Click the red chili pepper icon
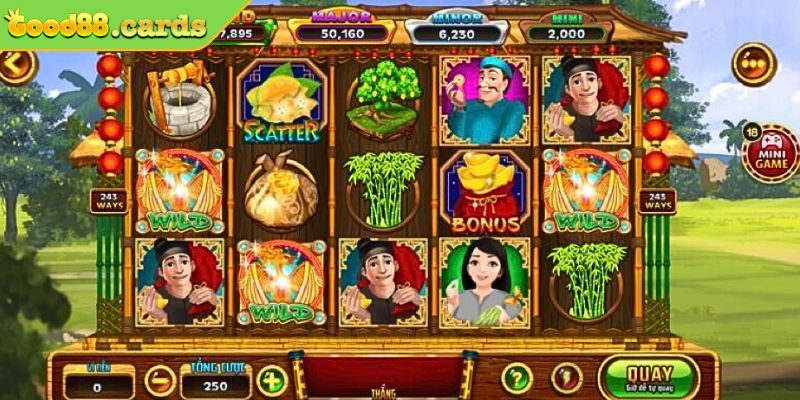Screen dimensions: 800x400 [567, 379]
